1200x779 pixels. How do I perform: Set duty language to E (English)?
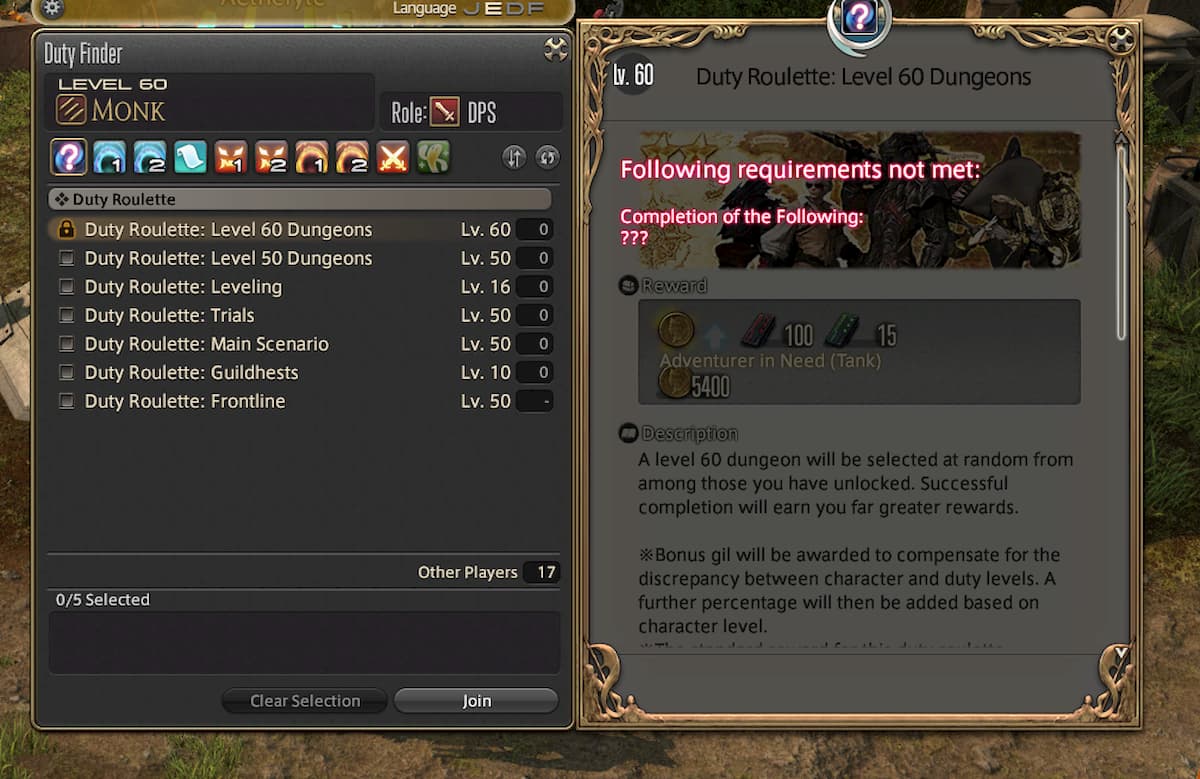[495, 9]
